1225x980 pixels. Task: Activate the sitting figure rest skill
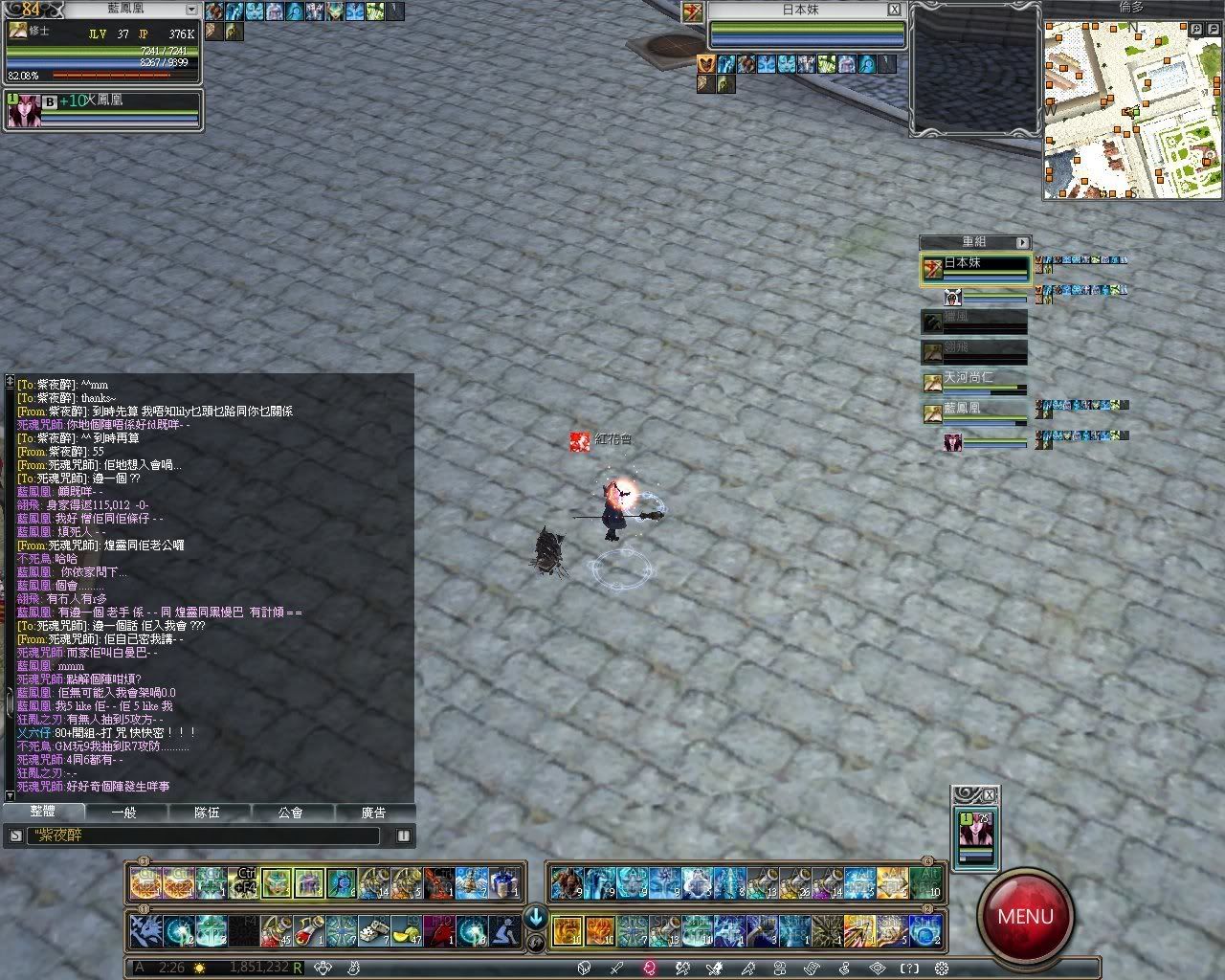coord(503,930)
